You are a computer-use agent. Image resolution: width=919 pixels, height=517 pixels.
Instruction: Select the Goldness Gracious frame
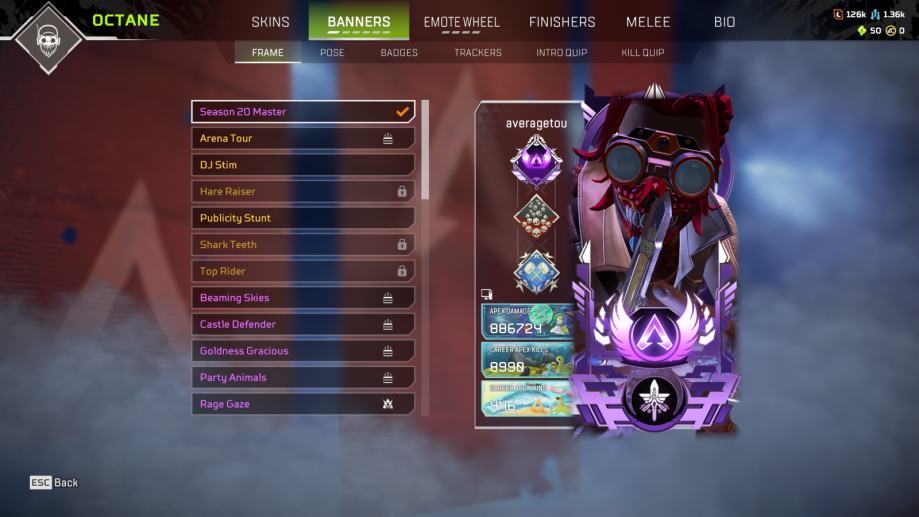(303, 351)
